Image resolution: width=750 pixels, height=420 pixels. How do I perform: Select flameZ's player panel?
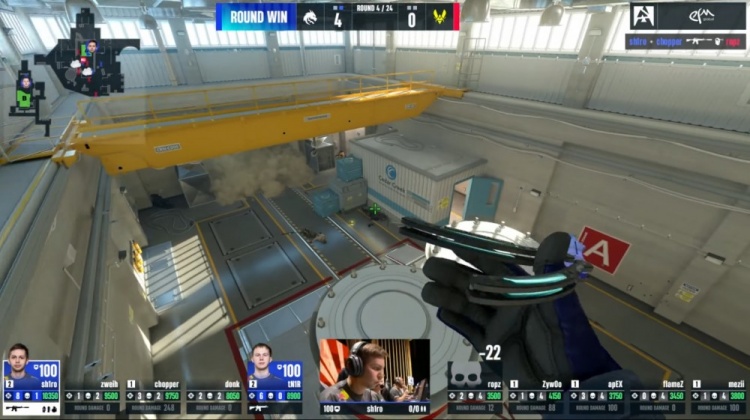point(658,396)
